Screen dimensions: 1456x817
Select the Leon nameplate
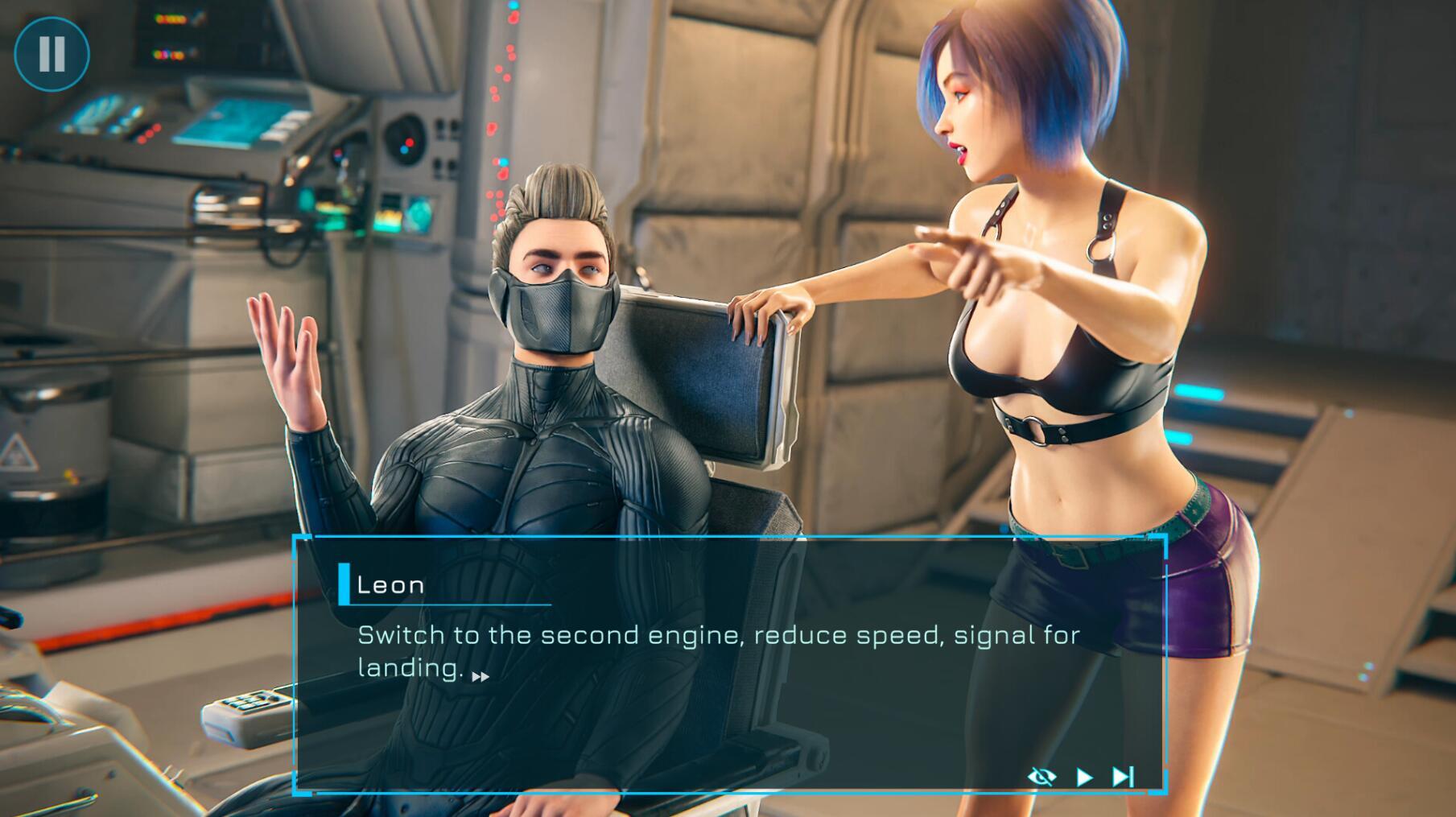392,585
